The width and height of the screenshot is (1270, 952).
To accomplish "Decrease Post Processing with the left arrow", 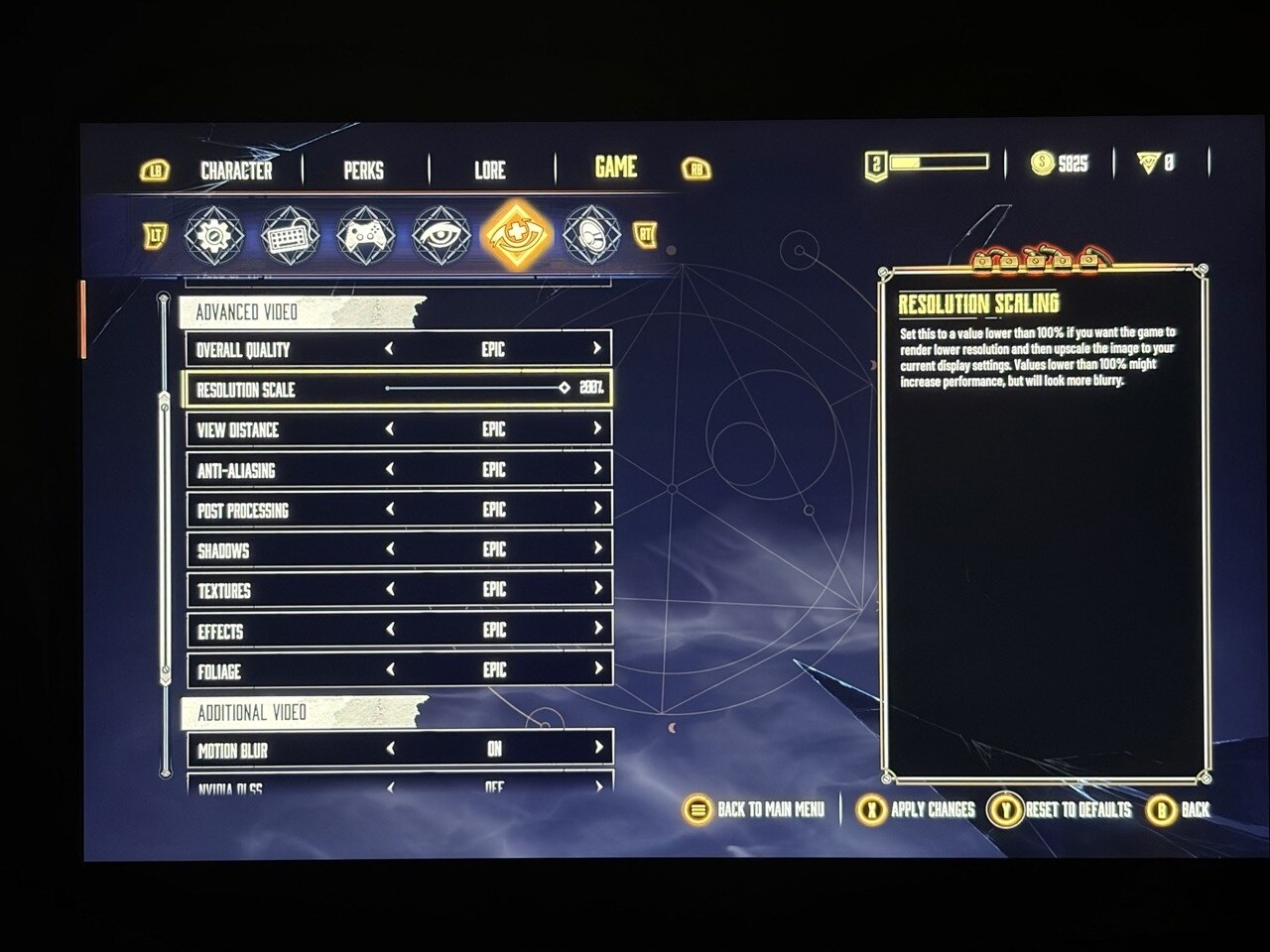I will tap(390, 510).
